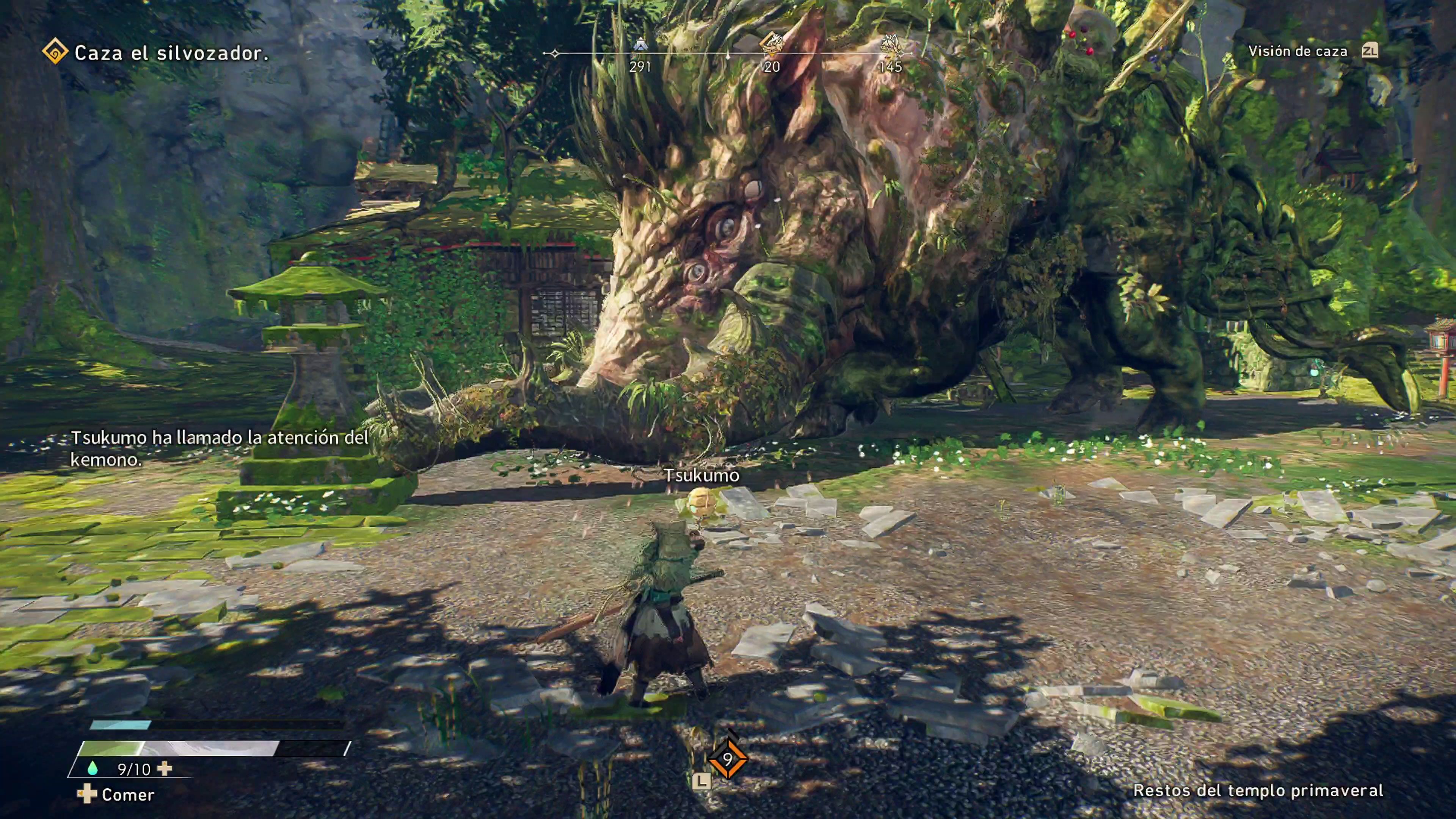Select the camp tent marker on the compass
This screenshot has height=819, width=1456.
[640, 44]
